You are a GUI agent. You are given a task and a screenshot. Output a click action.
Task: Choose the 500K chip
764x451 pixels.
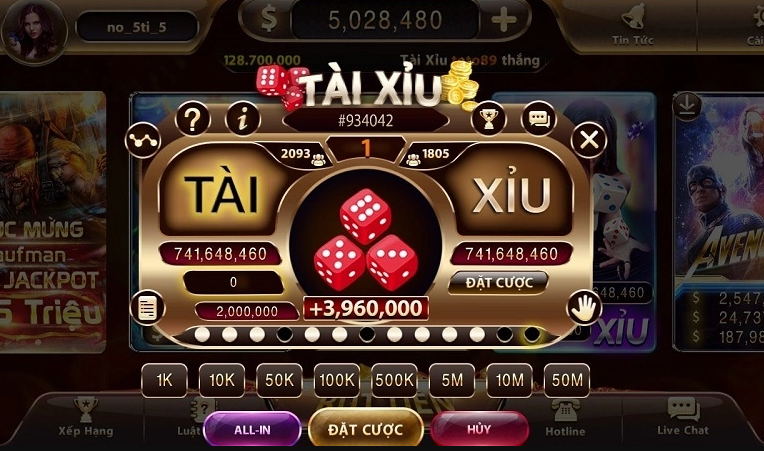(394, 380)
